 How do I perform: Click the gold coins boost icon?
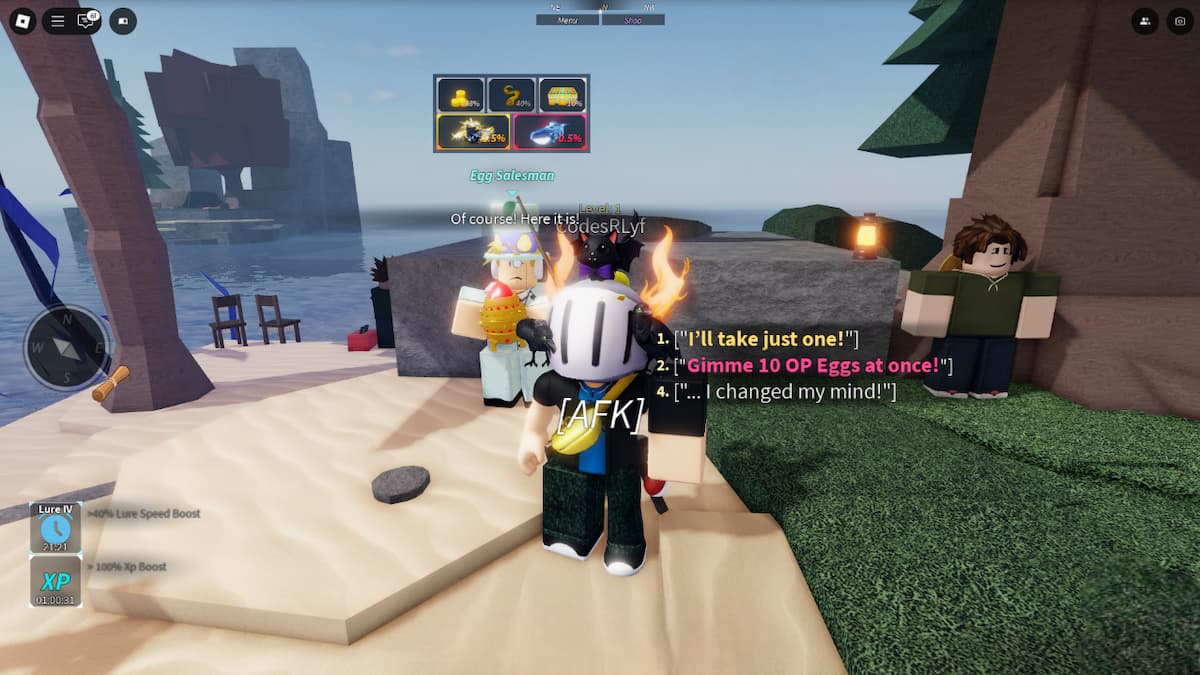tap(460, 95)
